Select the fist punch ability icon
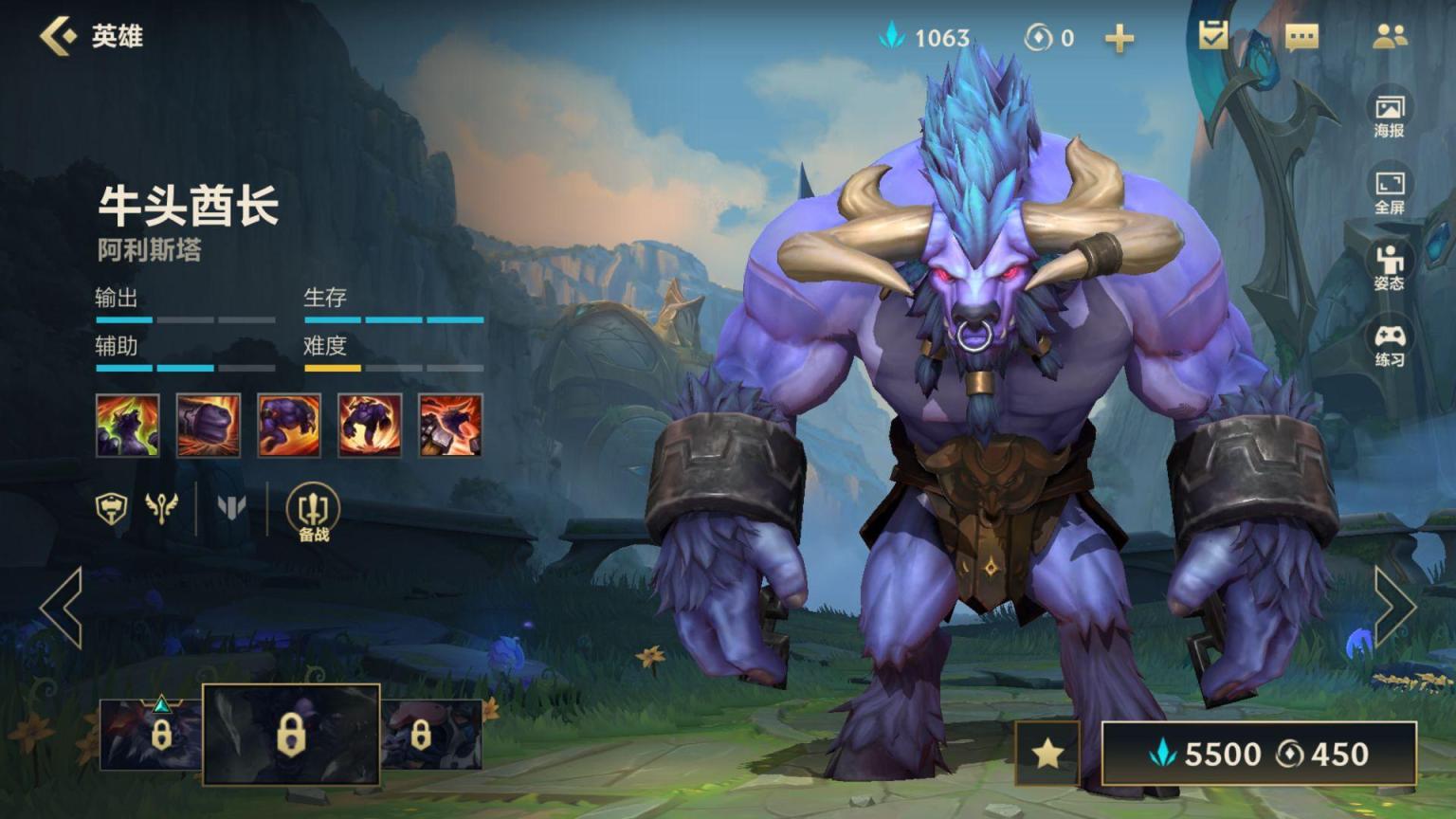The image size is (1456, 819). tap(209, 426)
